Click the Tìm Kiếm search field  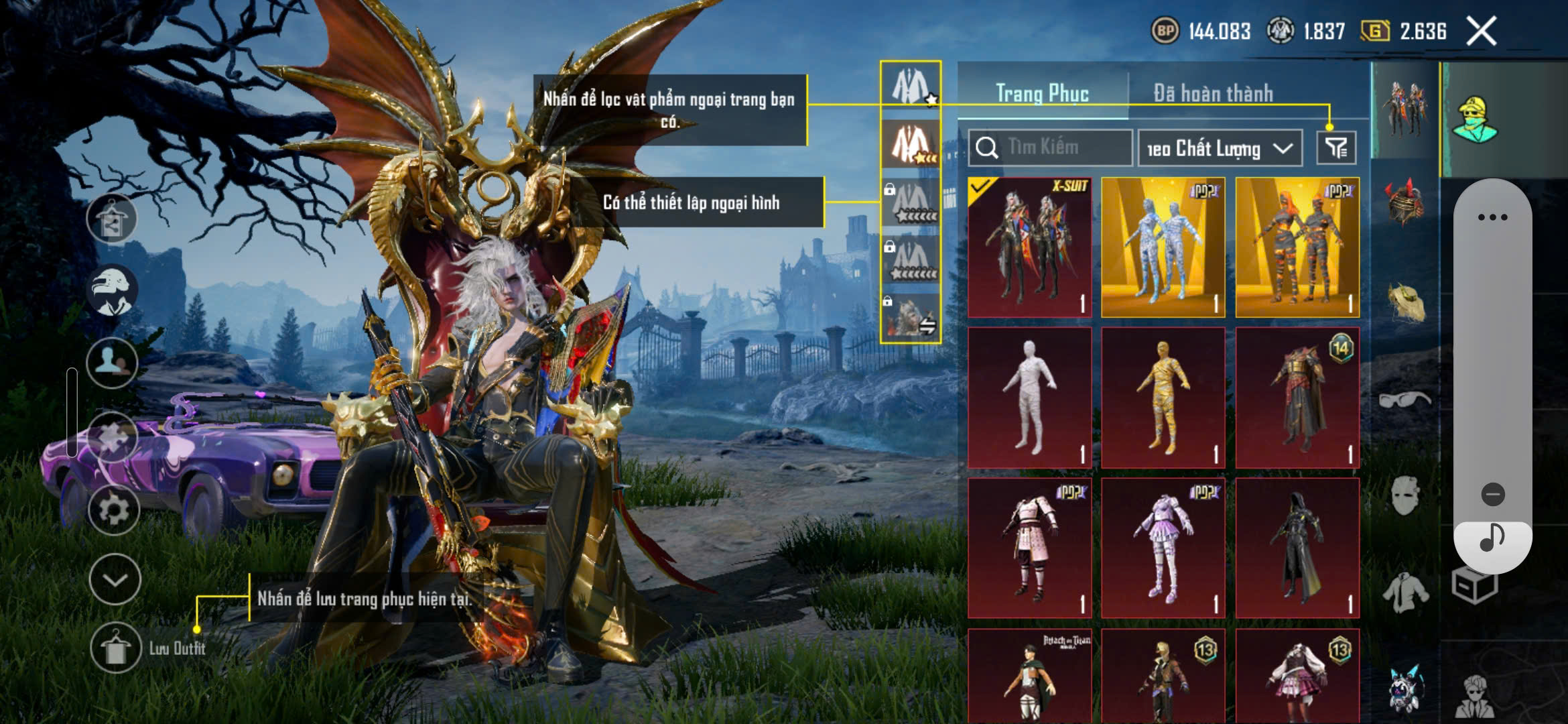(x=1050, y=147)
